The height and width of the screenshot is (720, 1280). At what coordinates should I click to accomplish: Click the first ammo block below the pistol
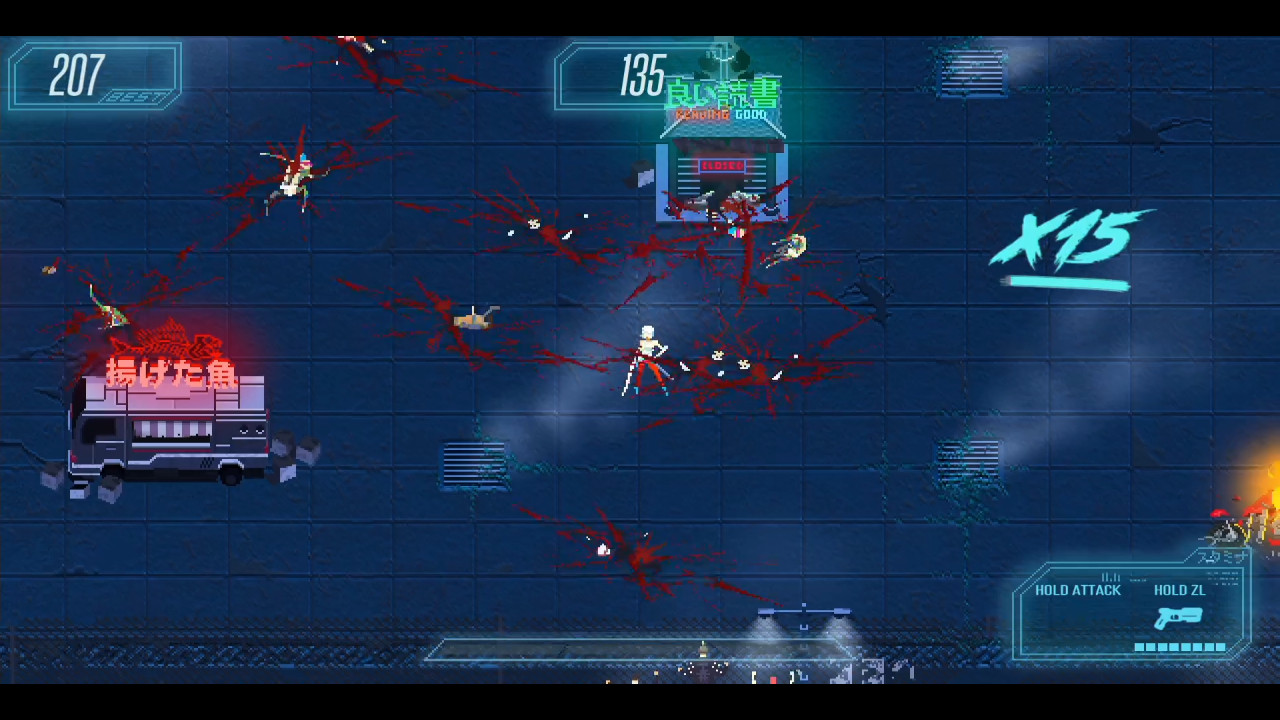(1142, 645)
